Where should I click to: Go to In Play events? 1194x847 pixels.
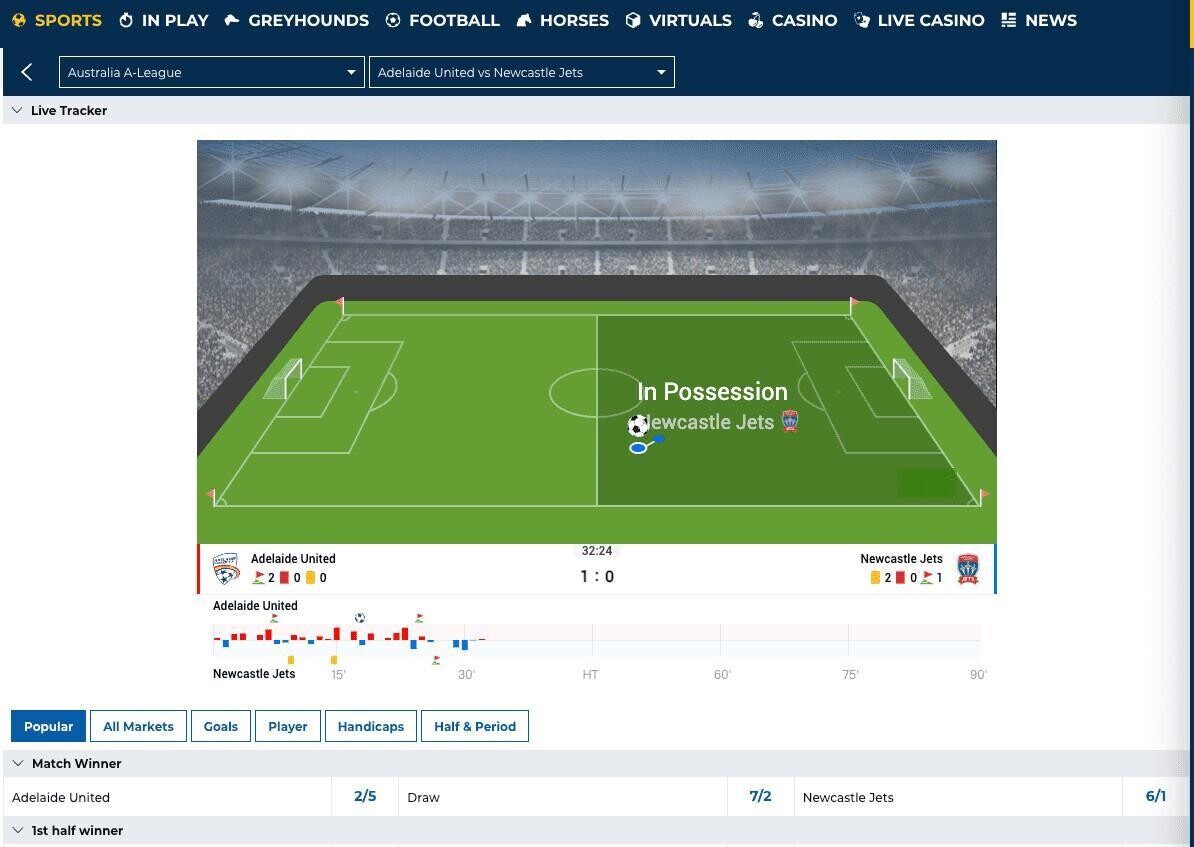164,20
